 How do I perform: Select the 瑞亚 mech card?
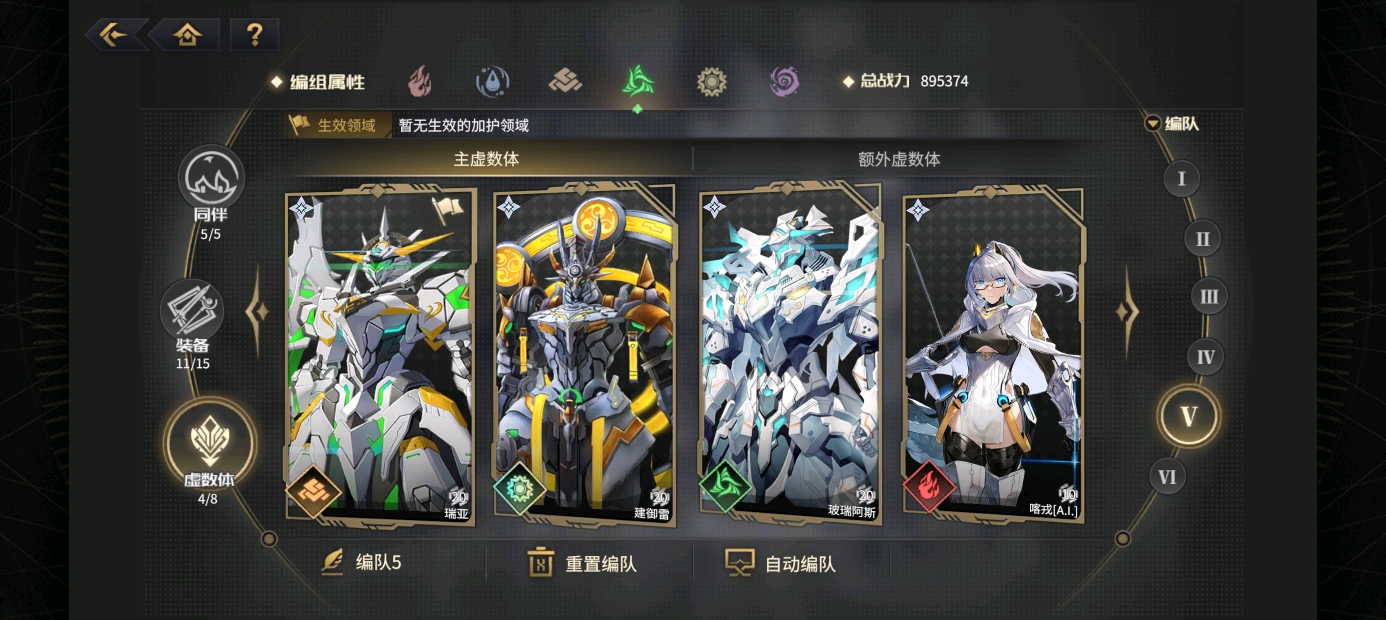[x=380, y=355]
